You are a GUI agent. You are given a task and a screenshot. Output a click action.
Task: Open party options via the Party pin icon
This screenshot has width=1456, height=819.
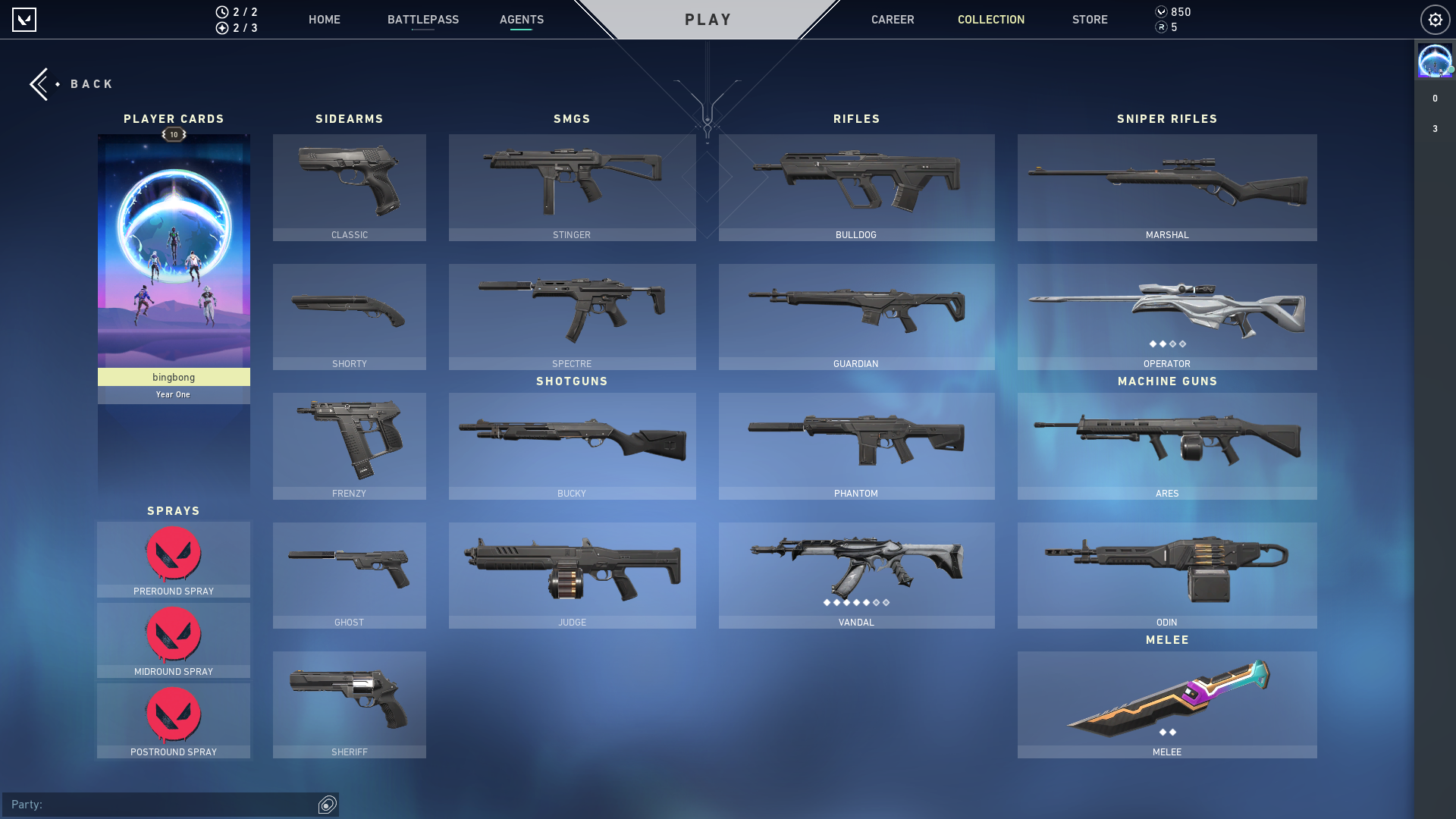coord(327,805)
